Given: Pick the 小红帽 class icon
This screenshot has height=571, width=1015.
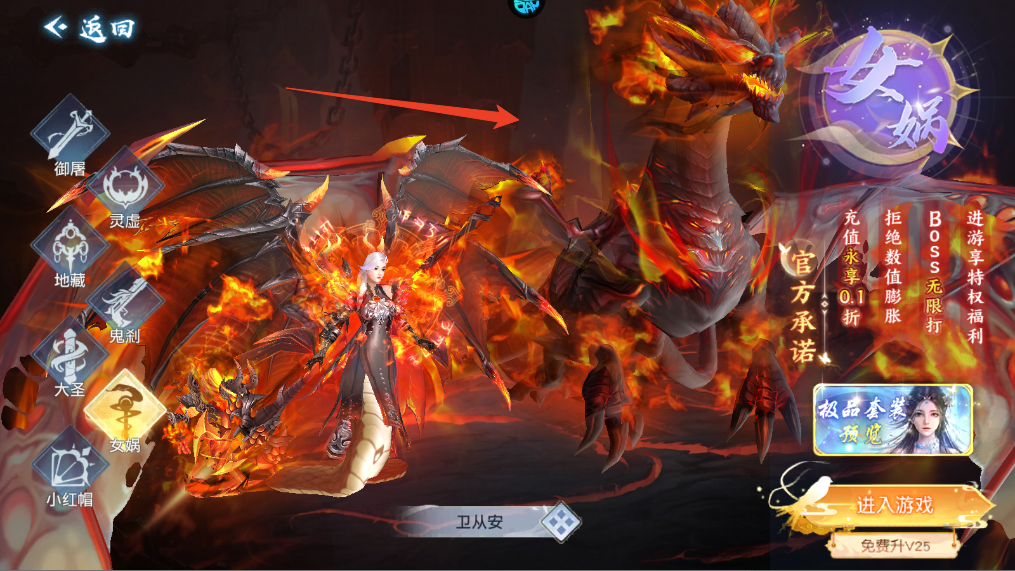Looking at the screenshot, I should pyautogui.click(x=69, y=463).
